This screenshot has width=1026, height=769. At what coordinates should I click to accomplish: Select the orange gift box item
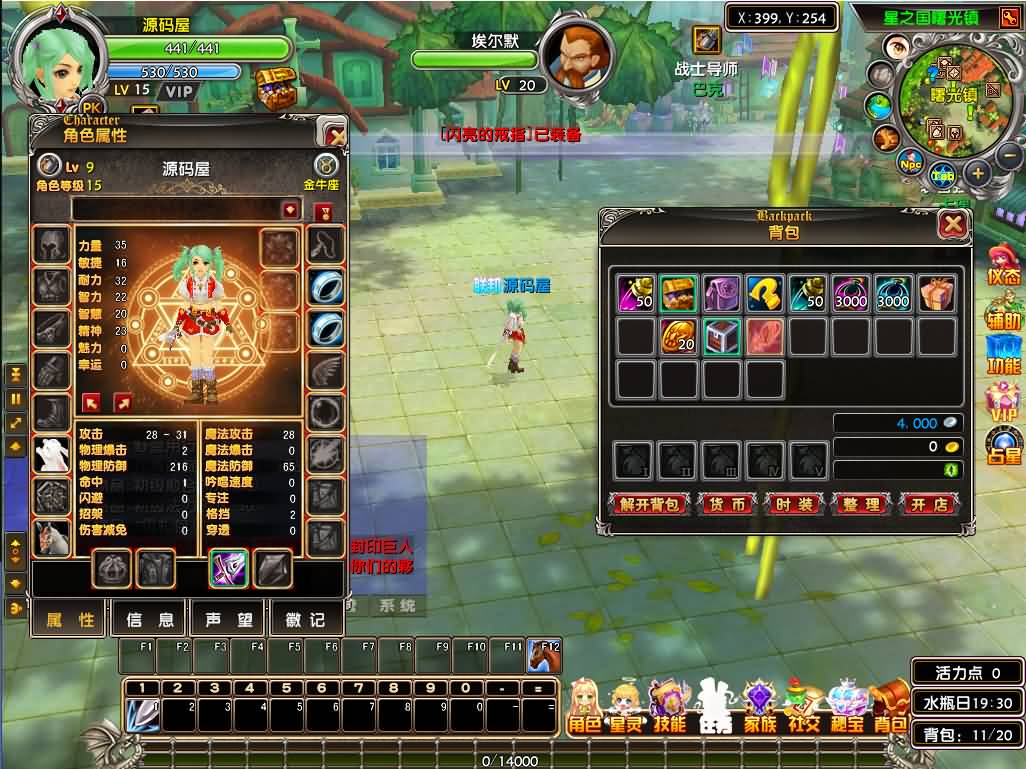coord(937,294)
